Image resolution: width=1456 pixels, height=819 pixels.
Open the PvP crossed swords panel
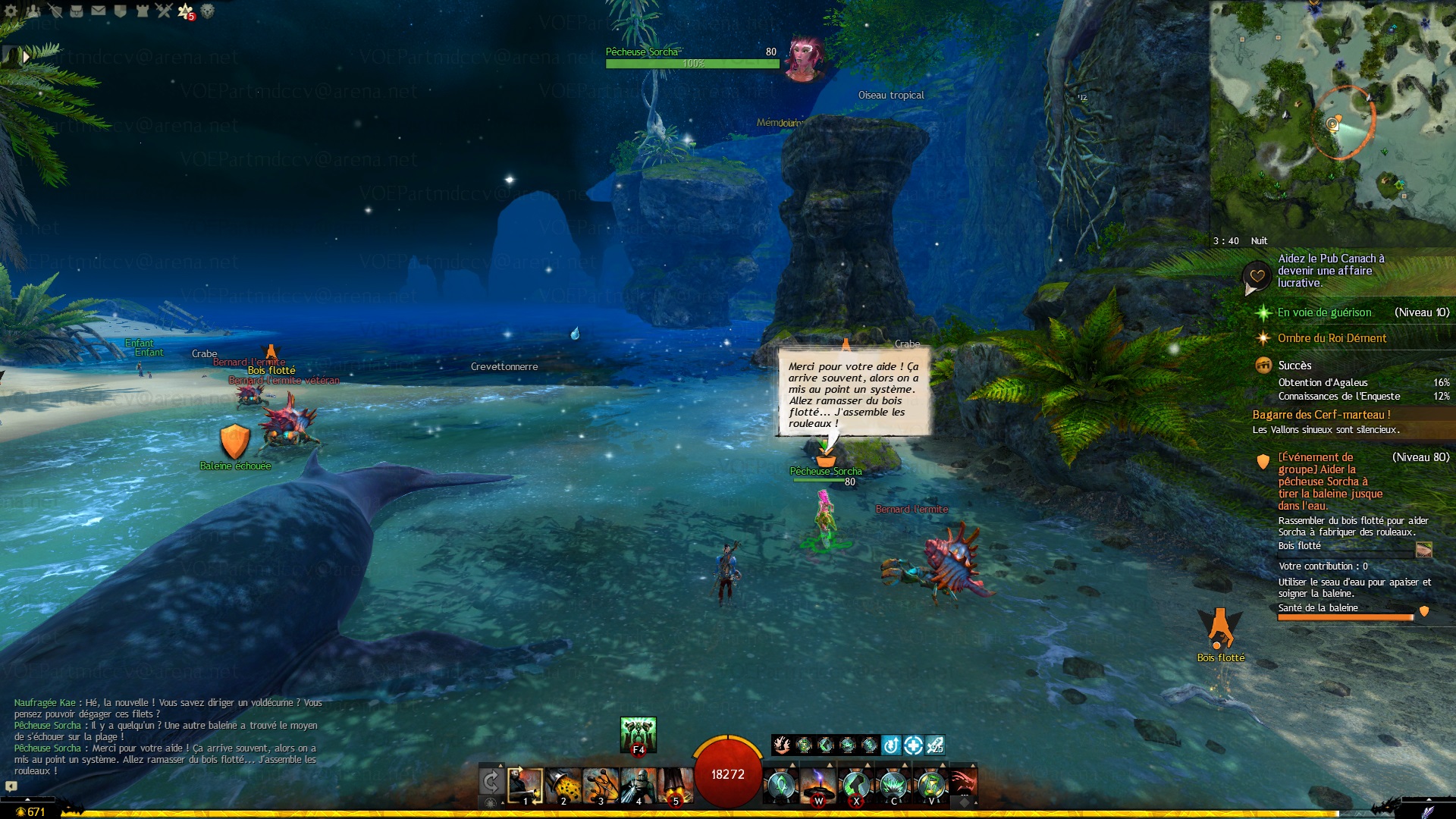pyautogui.click(x=164, y=11)
